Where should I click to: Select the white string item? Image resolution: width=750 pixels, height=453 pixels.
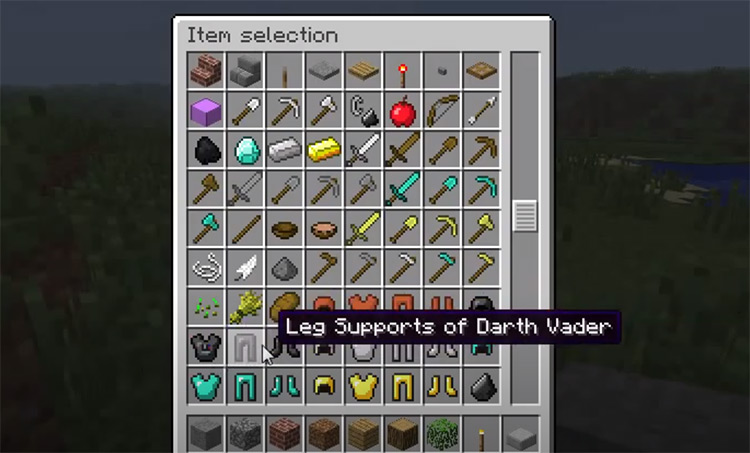[x=205, y=267]
